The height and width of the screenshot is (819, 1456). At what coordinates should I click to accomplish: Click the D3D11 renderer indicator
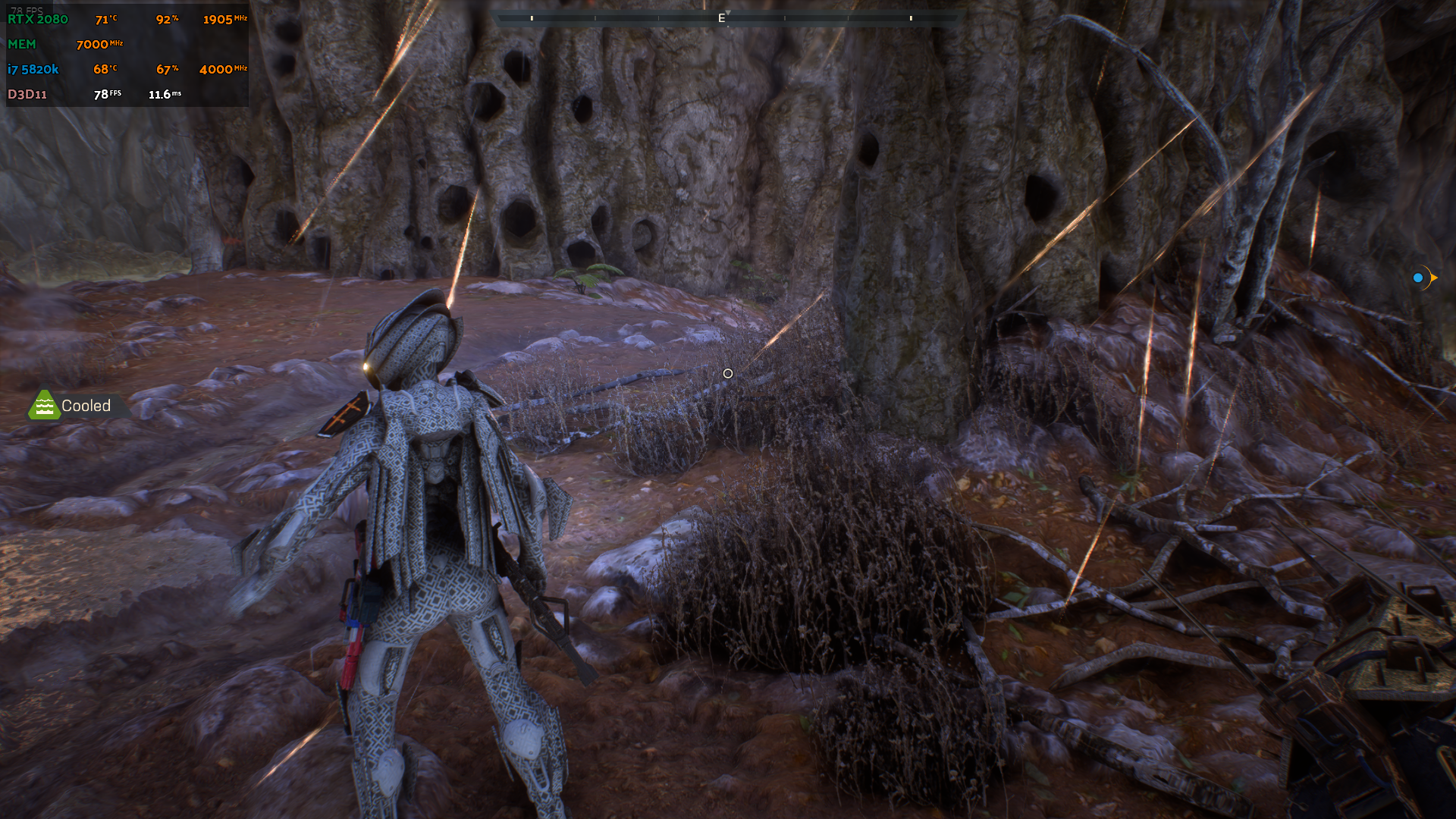(x=28, y=94)
